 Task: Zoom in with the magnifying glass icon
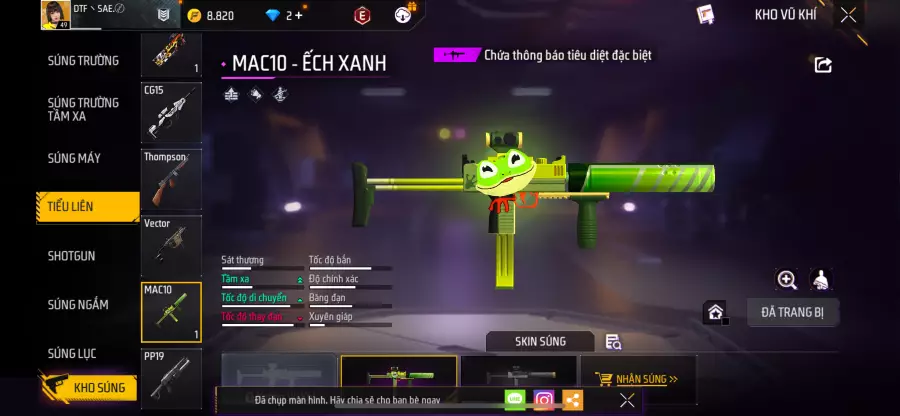tap(787, 280)
